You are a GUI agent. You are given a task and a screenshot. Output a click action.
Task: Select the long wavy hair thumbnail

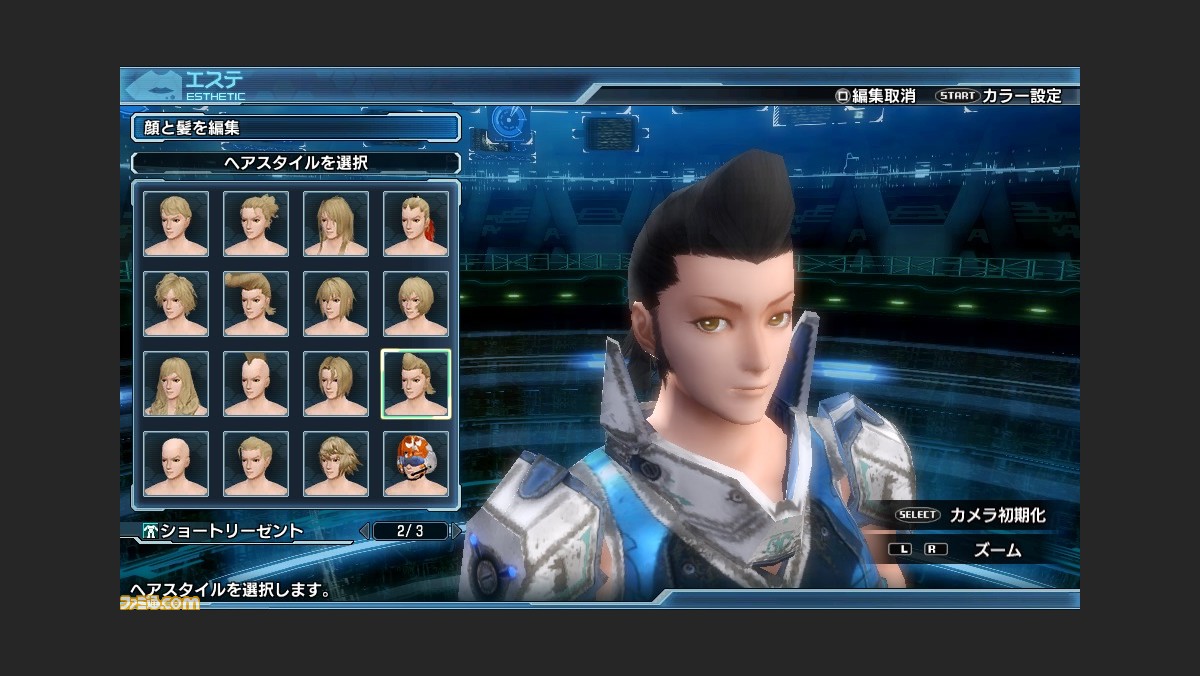tap(176, 384)
